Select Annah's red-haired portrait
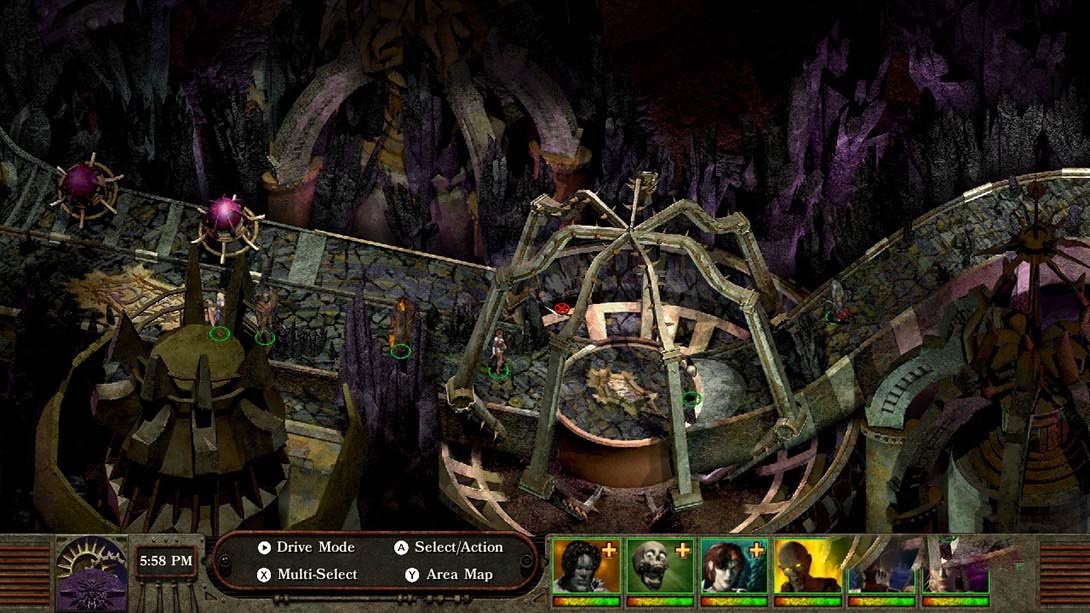The image size is (1090, 613). coord(733,567)
